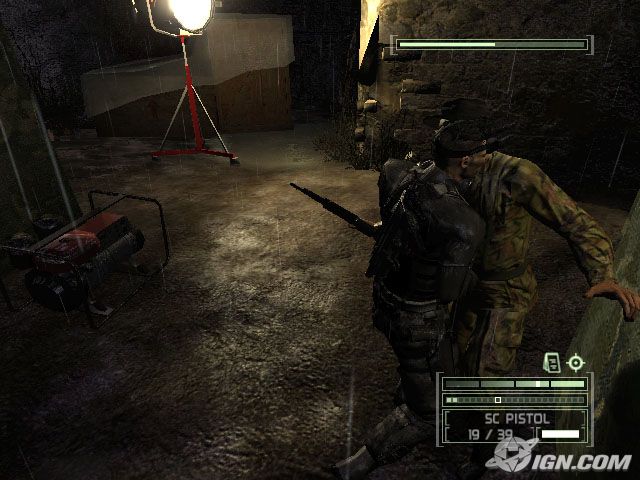Click the crosshair objective icon

[575, 362]
